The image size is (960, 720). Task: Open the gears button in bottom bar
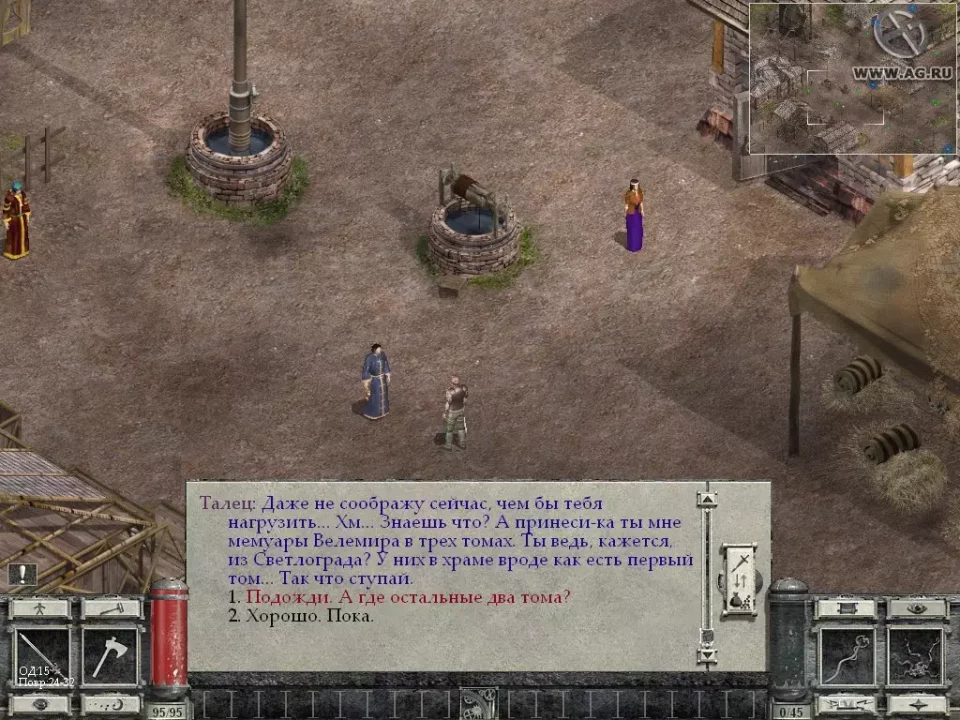pos(478,704)
